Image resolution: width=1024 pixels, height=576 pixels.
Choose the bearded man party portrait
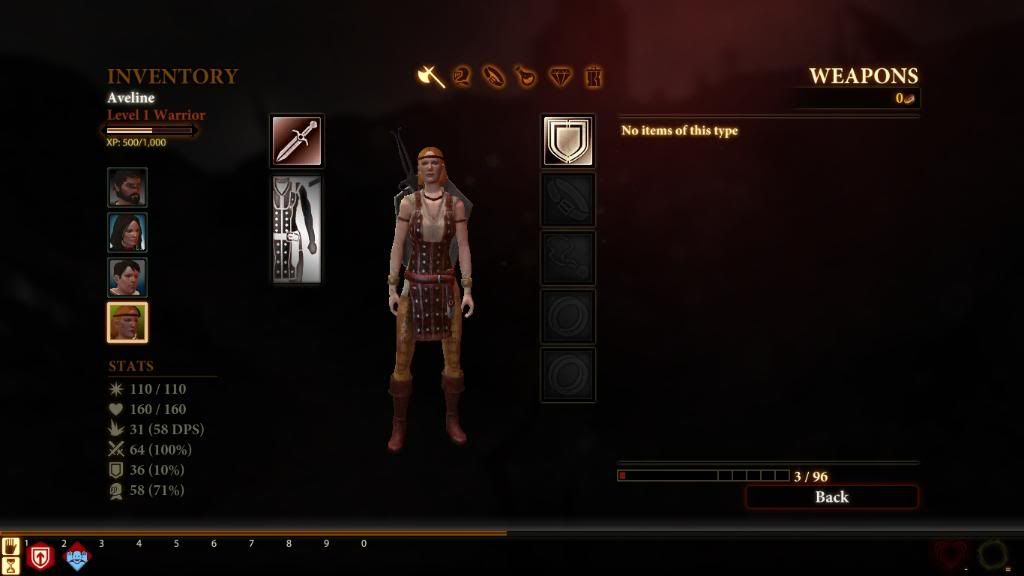click(x=128, y=188)
